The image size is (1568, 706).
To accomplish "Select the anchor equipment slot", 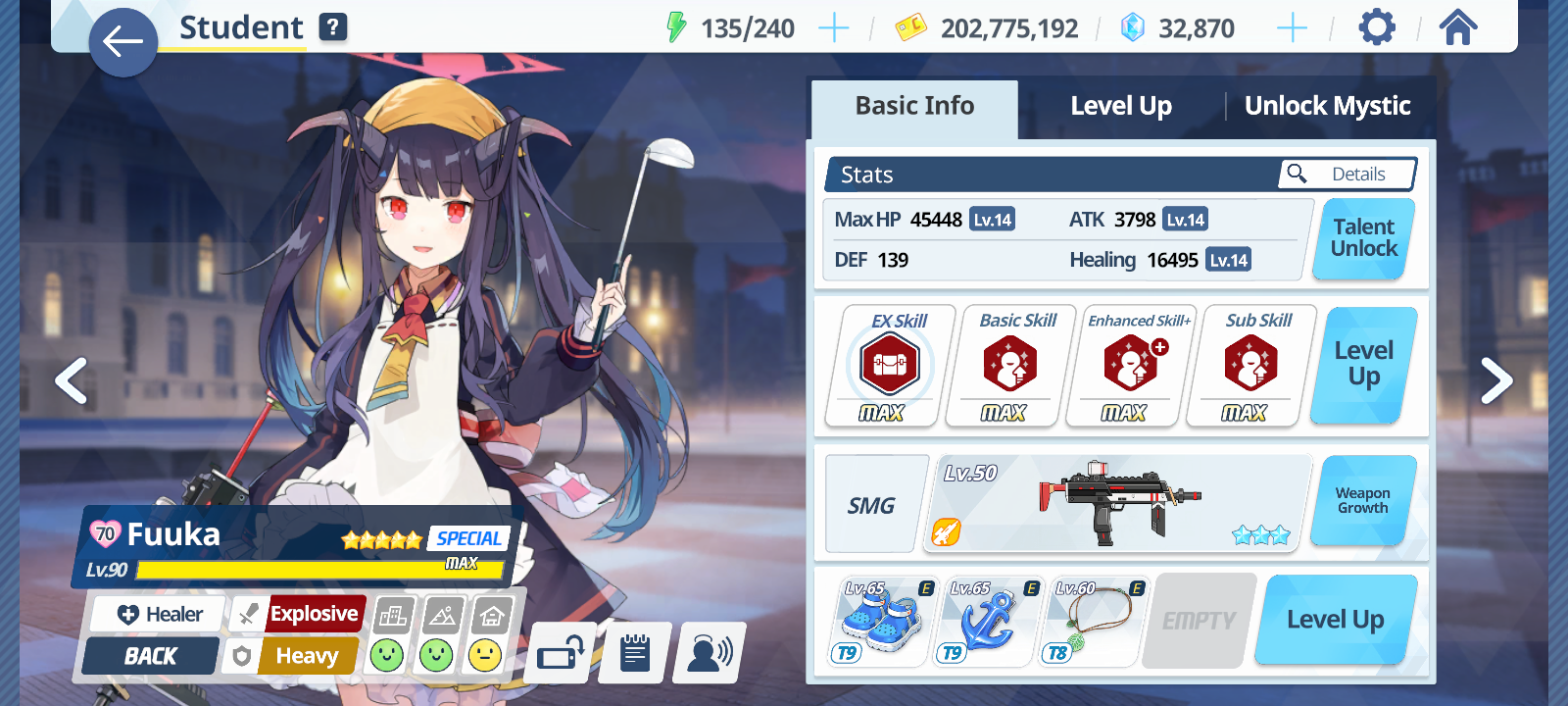I will pos(988,622).
